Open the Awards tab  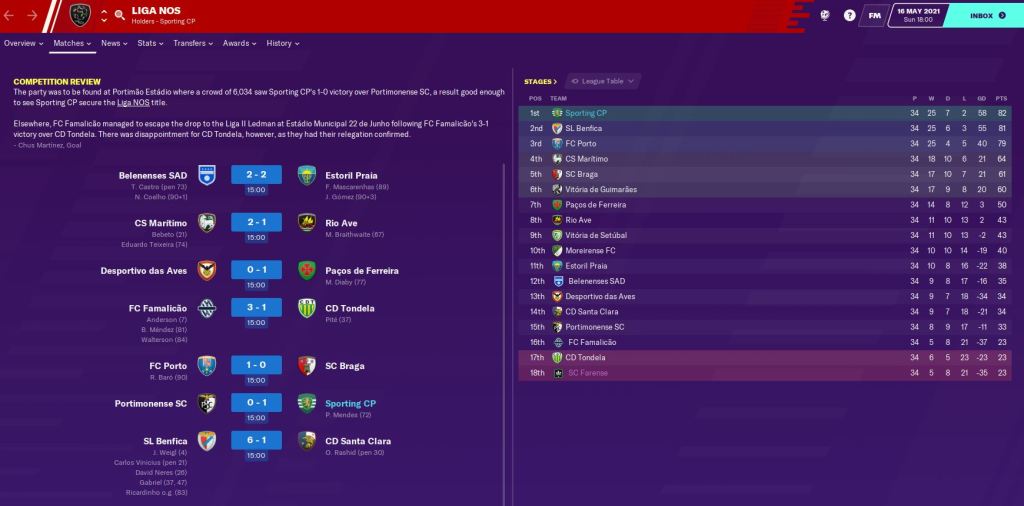[239, 44]
